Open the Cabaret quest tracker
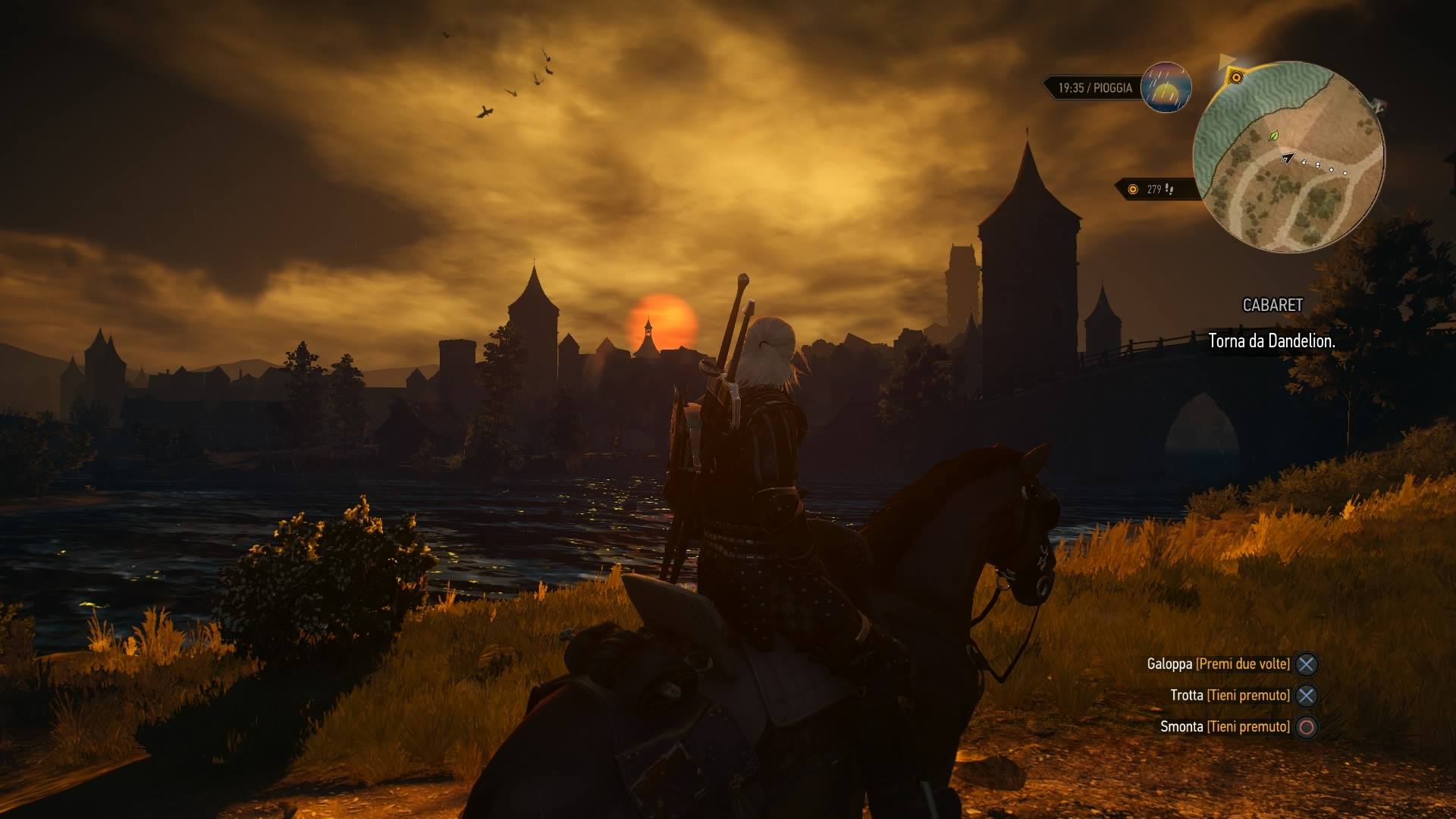Image resolution: width=1456 pixels, height=819 pixels. (1272, 305)
